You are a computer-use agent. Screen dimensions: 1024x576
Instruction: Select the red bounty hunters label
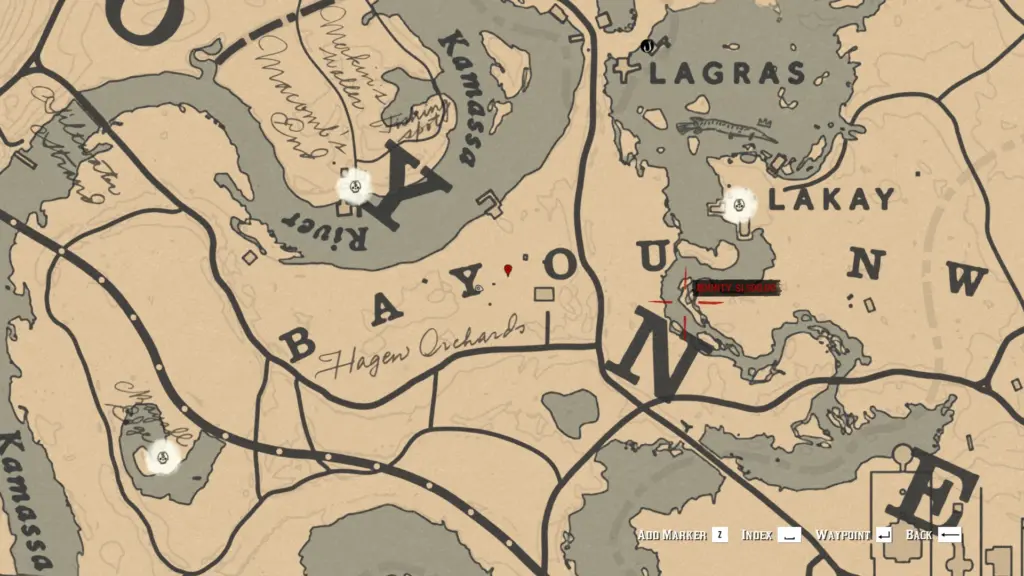735,288
